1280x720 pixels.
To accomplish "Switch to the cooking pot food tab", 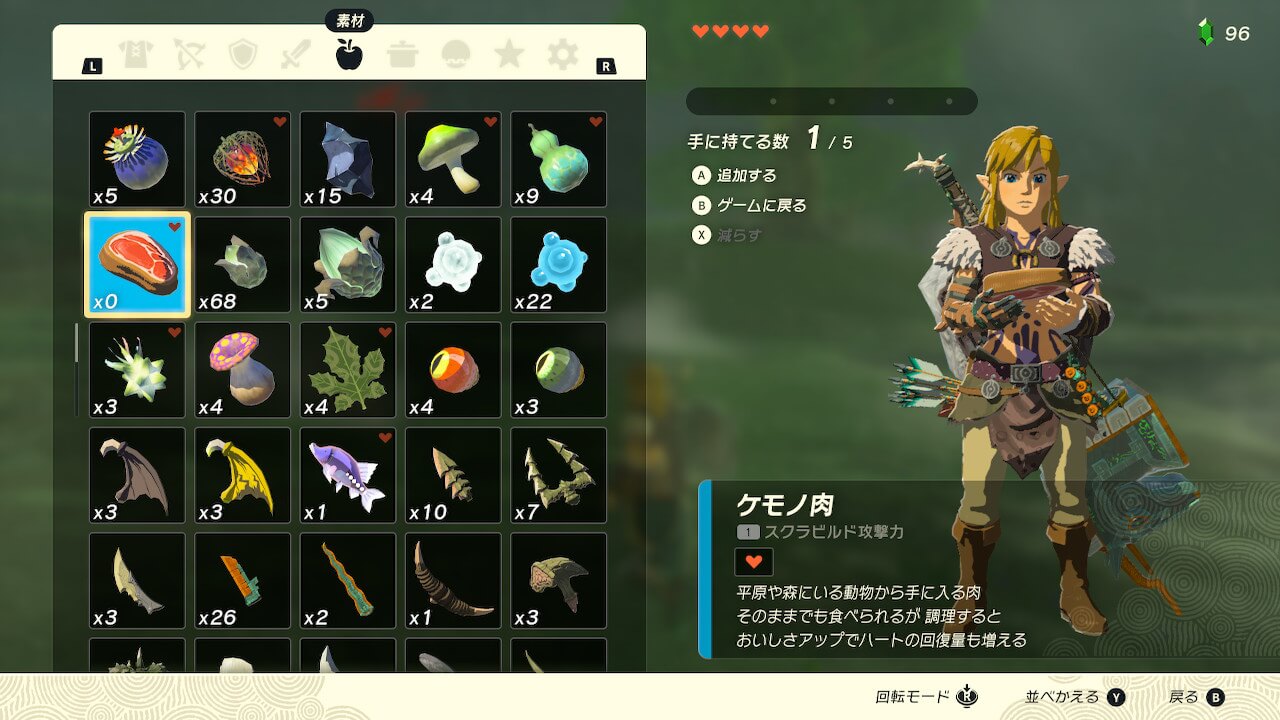I will pos(403,54).
